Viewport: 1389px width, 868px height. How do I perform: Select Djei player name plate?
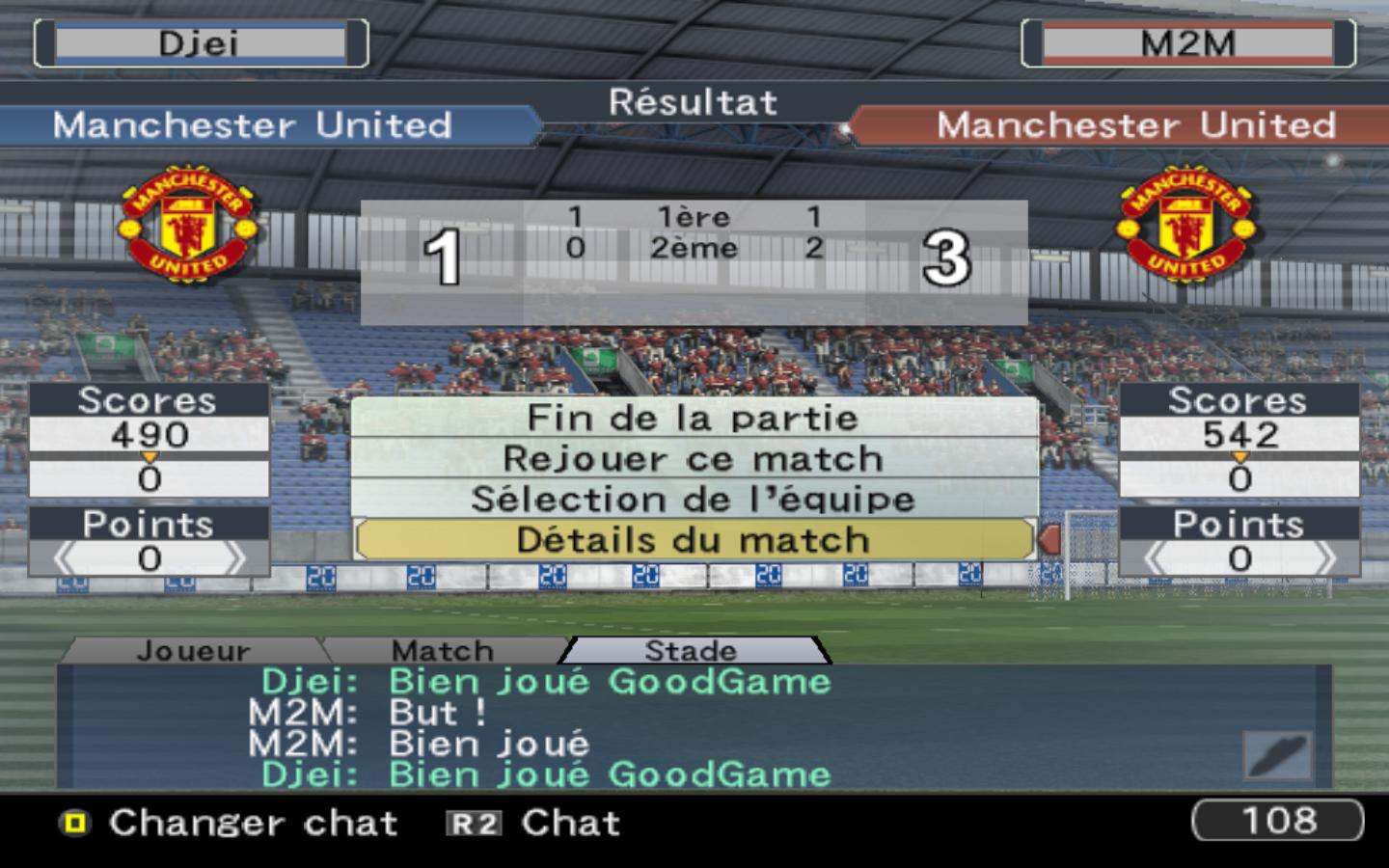click(x=200, y=43)
